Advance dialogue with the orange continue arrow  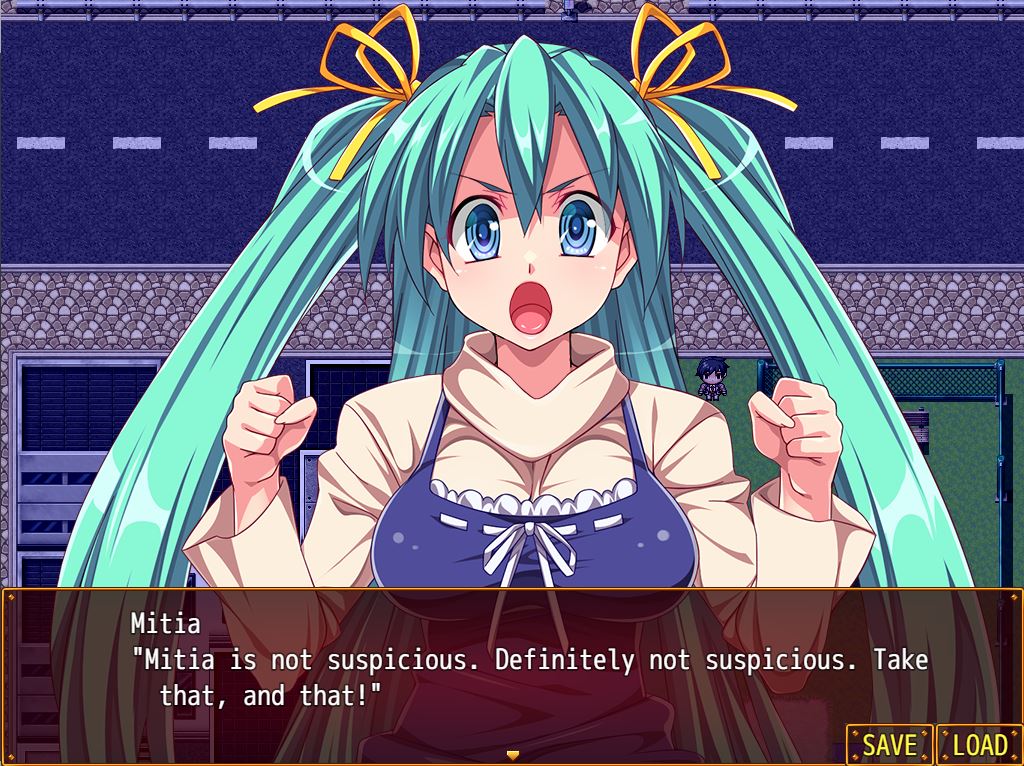[x=513, y=754]
